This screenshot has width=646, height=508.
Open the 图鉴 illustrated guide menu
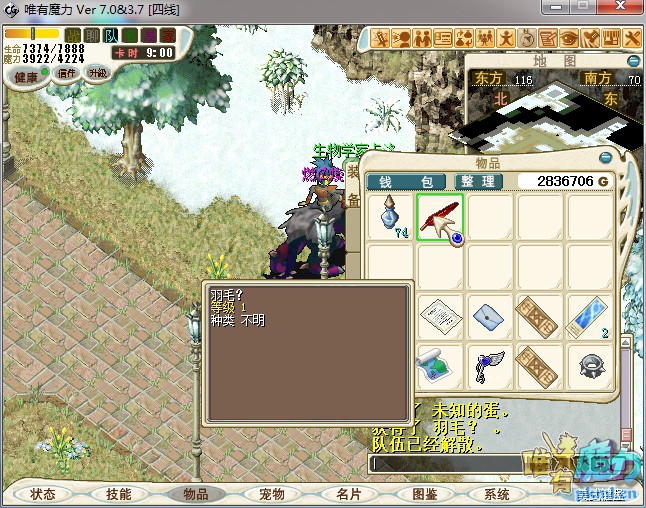pyautogui.click(x=424, y=494)
